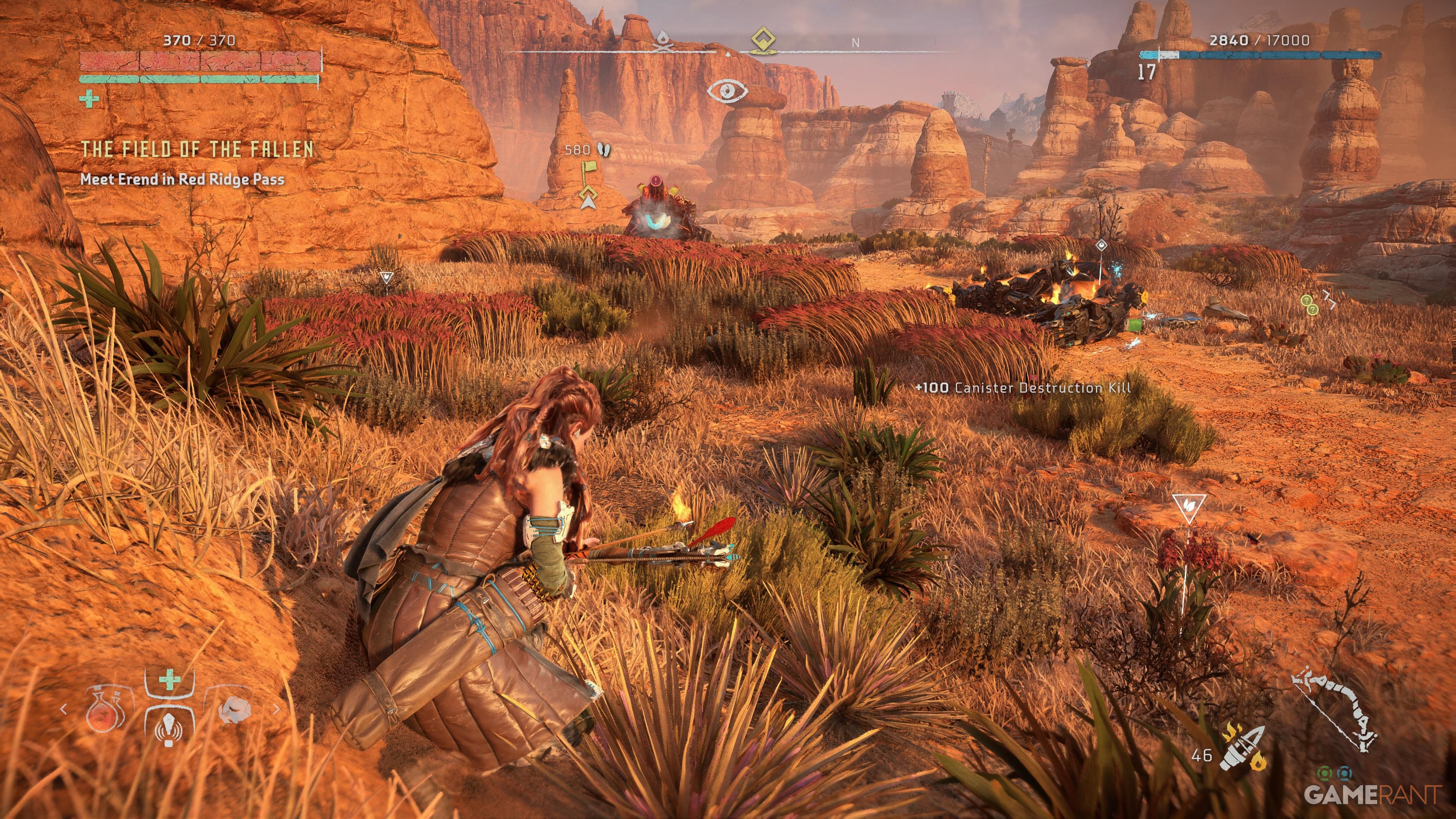The image size is (1456, 819).
Task: Cycle tool selection with the left arrow
Action: [63, 709]
